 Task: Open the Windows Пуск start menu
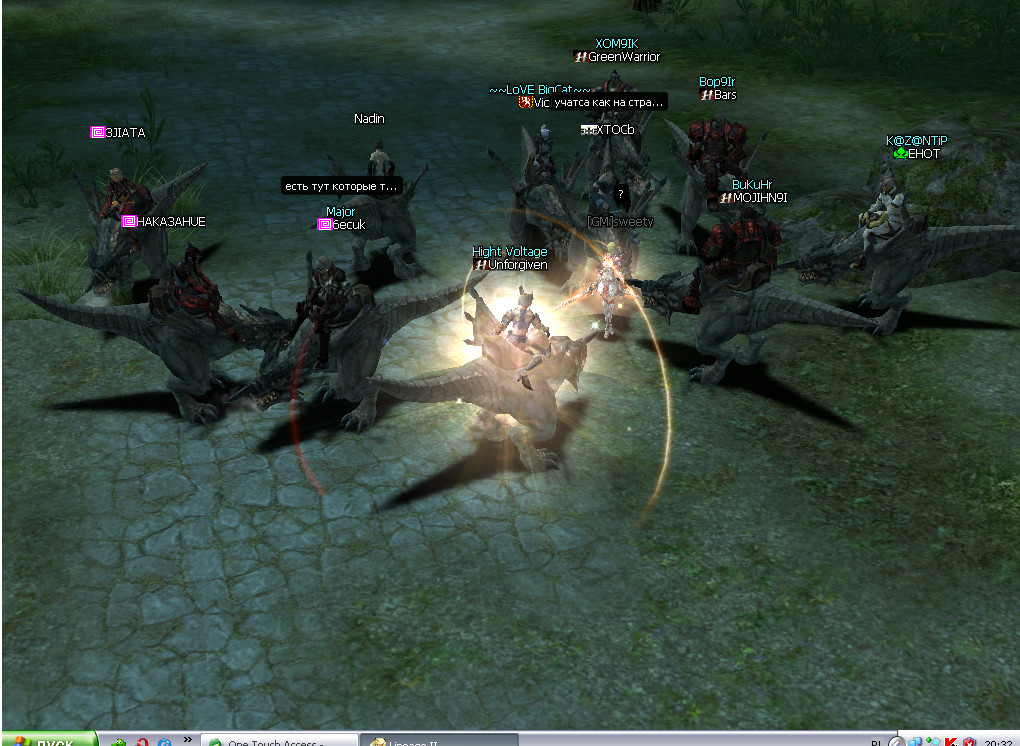point(48,740)
